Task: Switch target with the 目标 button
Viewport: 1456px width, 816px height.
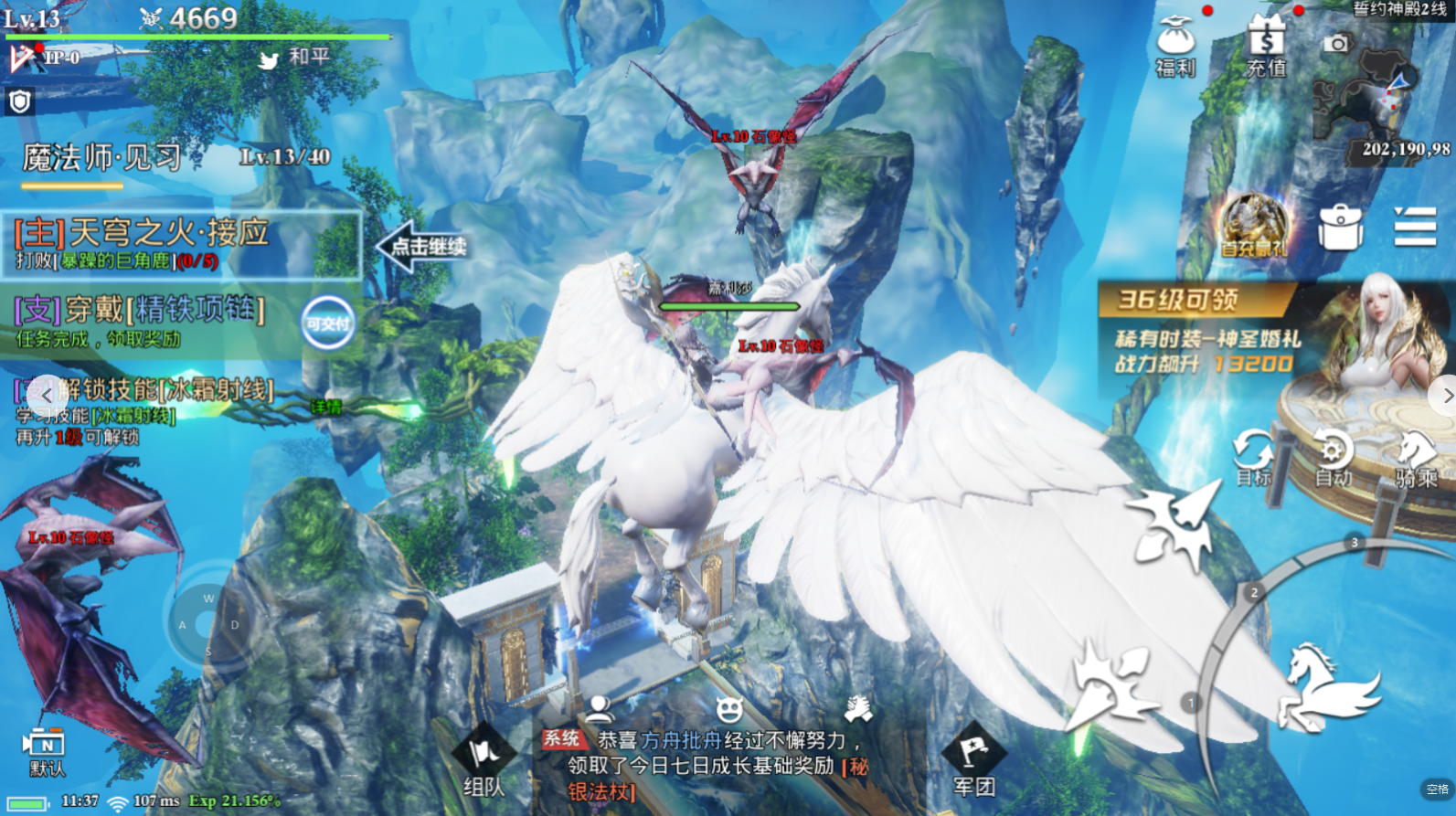Action: click(x=1252, y=456)
